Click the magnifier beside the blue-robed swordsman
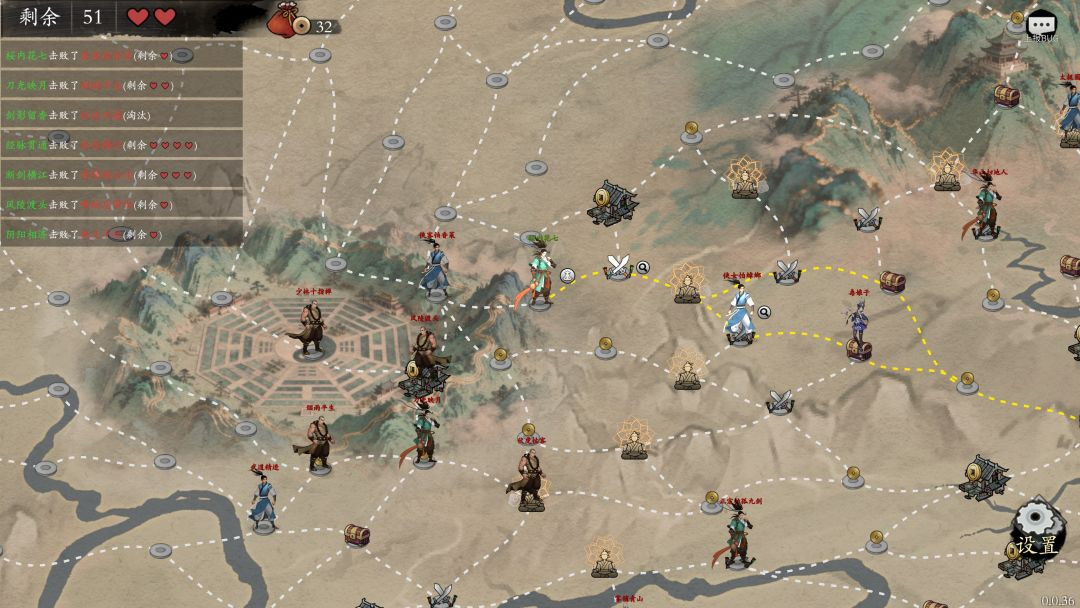 764,312
